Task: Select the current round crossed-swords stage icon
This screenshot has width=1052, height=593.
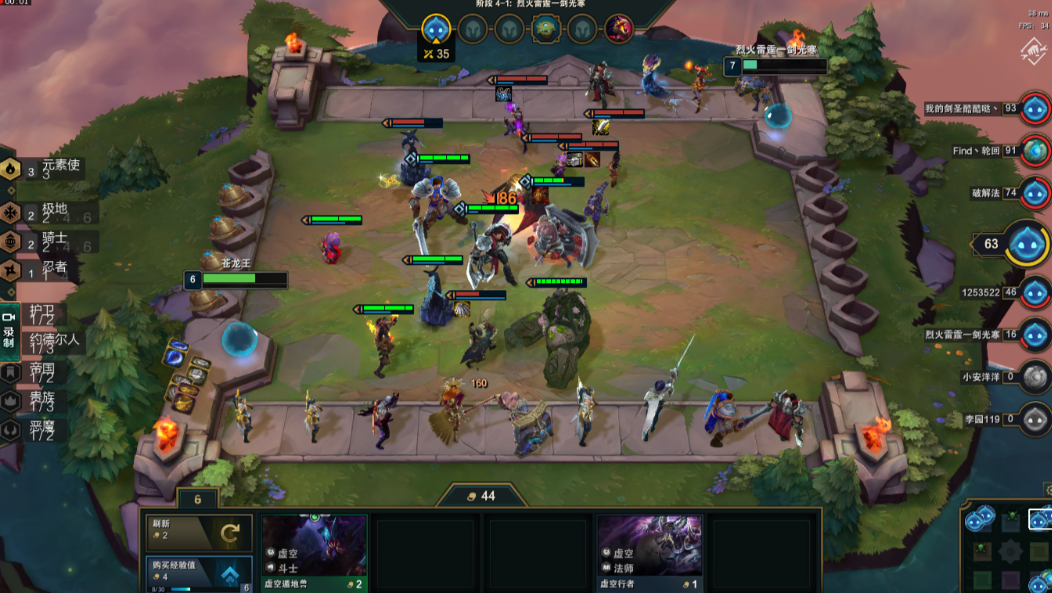Action: tap(435, 28)
